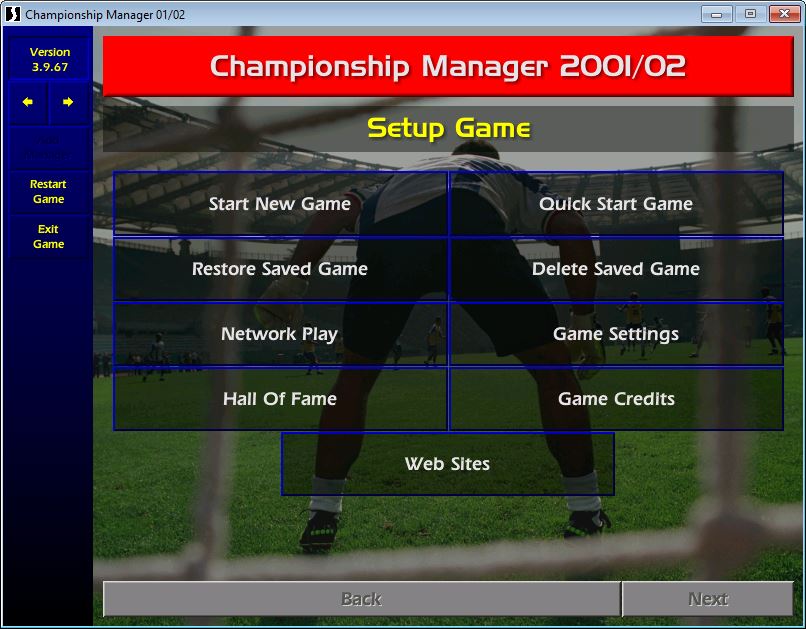Click the left yellow arrow button
Image resolution: width=806 pixels, height=629 pixels.
click(28, 102)
